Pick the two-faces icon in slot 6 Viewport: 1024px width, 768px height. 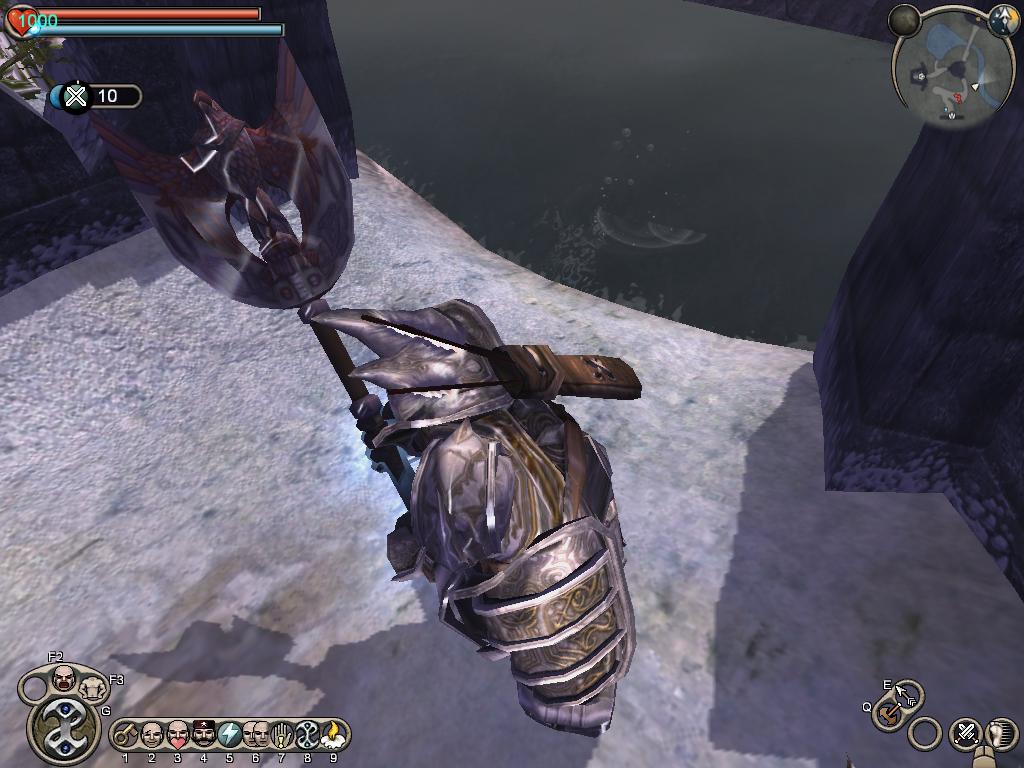(x=255, y=735)
